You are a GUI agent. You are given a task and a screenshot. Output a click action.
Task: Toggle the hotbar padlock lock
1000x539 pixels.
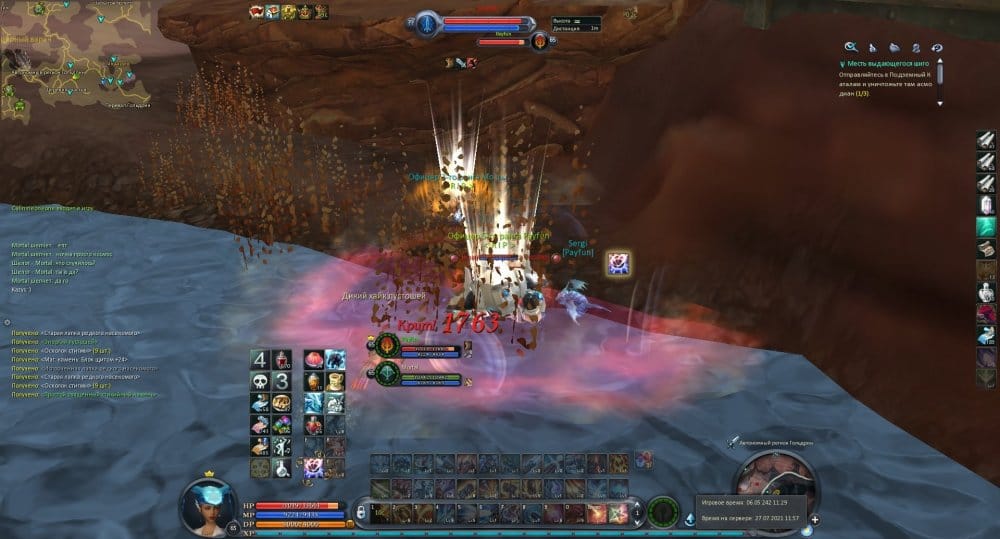tap(360, 514)
